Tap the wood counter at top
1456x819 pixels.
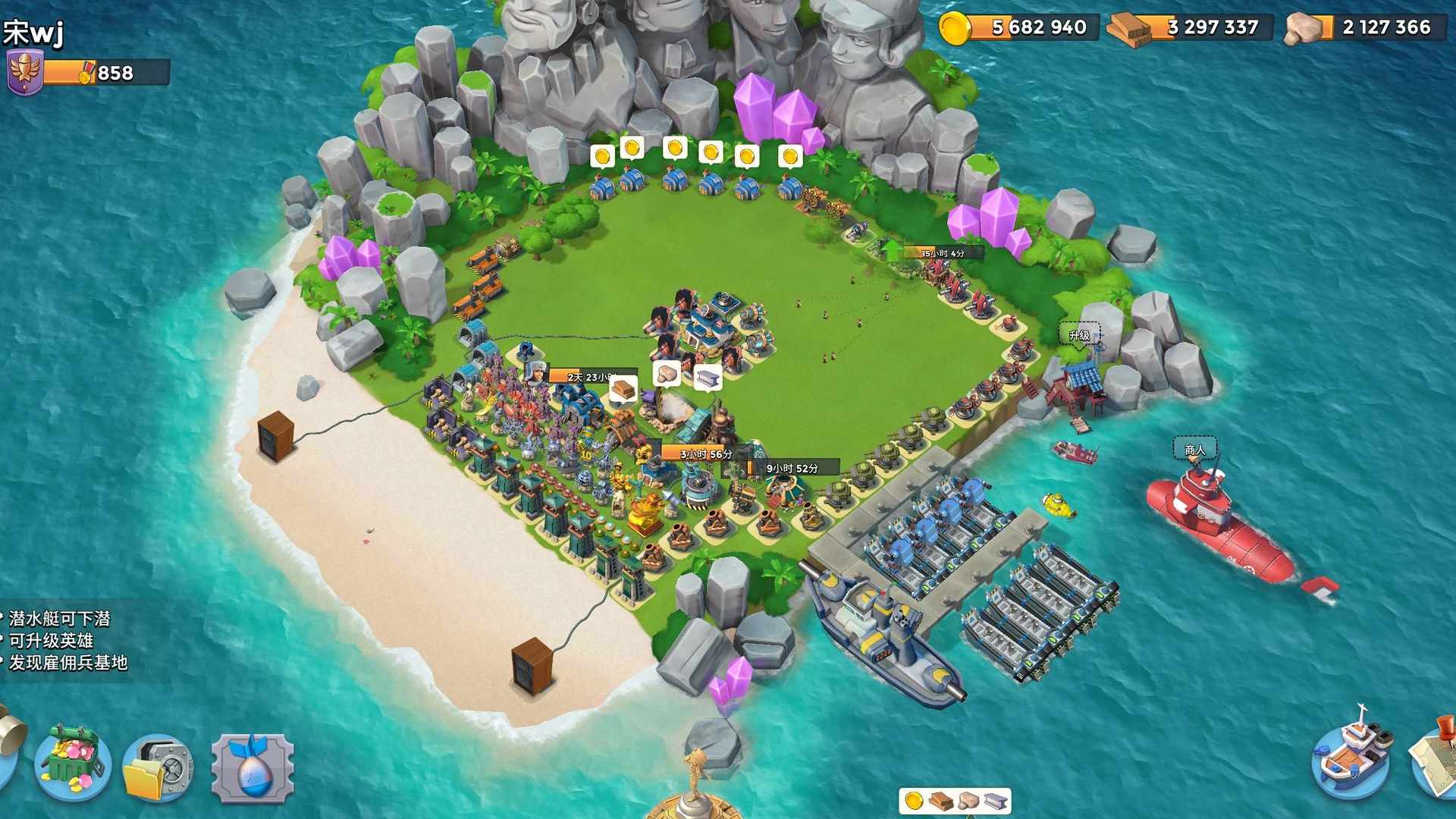pyautogui.click(x=1191, y=28)
